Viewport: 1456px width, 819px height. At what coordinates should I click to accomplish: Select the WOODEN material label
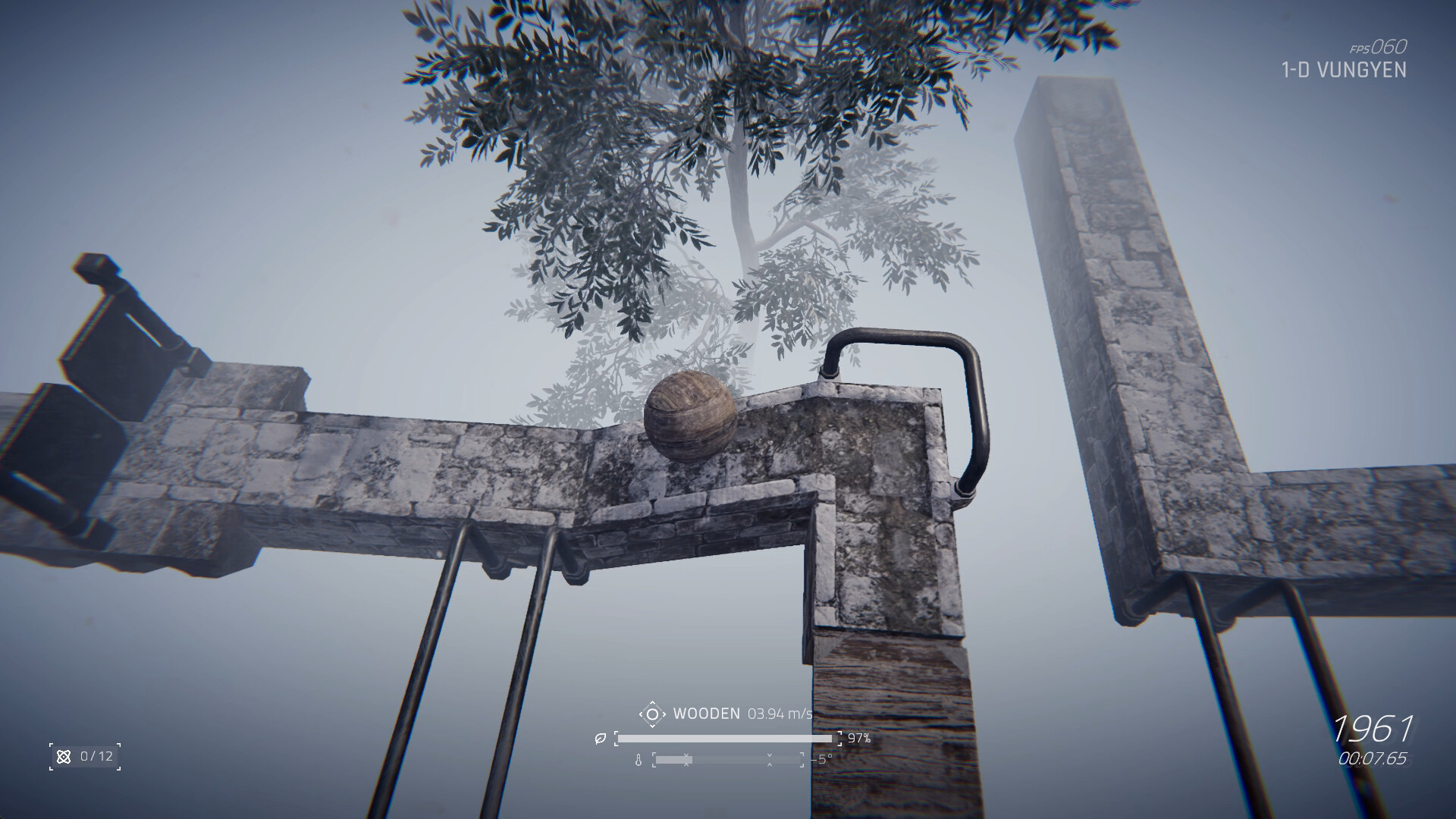pyautogui.click(x=707, y=713)
